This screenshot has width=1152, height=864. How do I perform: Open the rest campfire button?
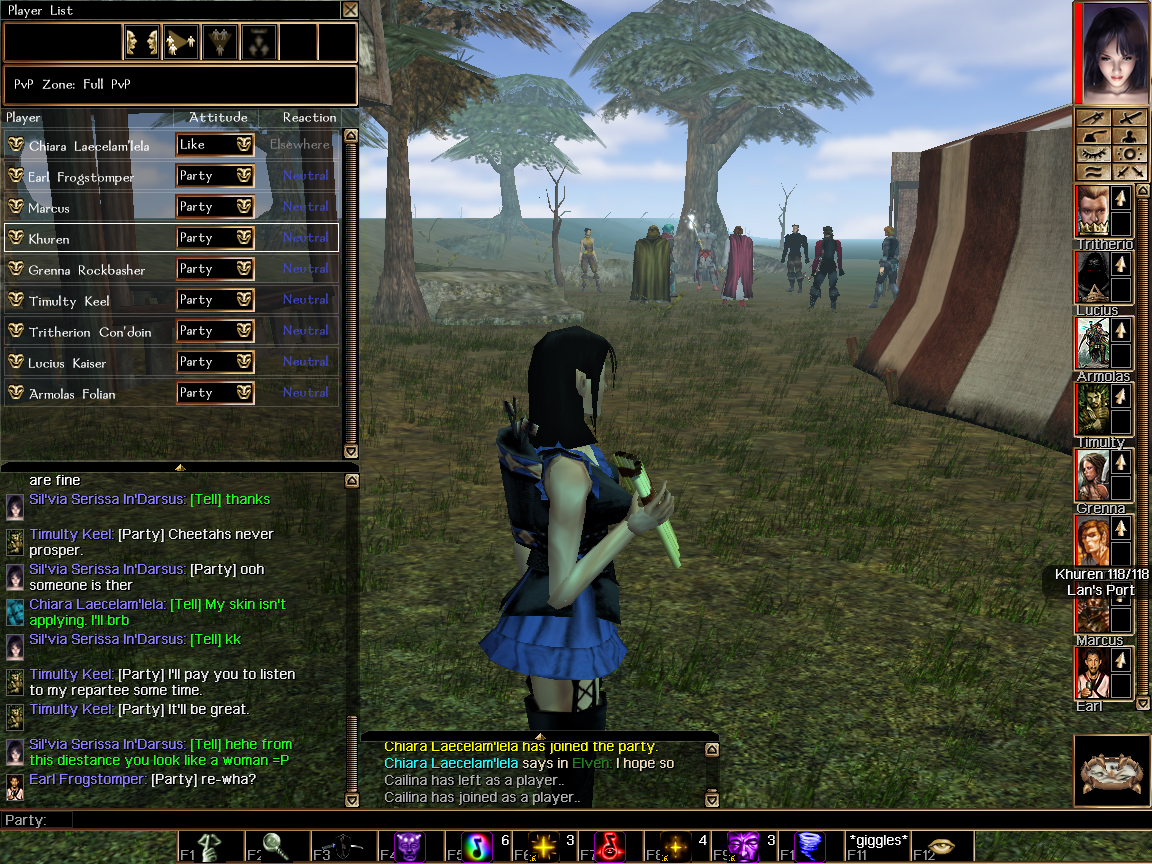pos(1110,772)
